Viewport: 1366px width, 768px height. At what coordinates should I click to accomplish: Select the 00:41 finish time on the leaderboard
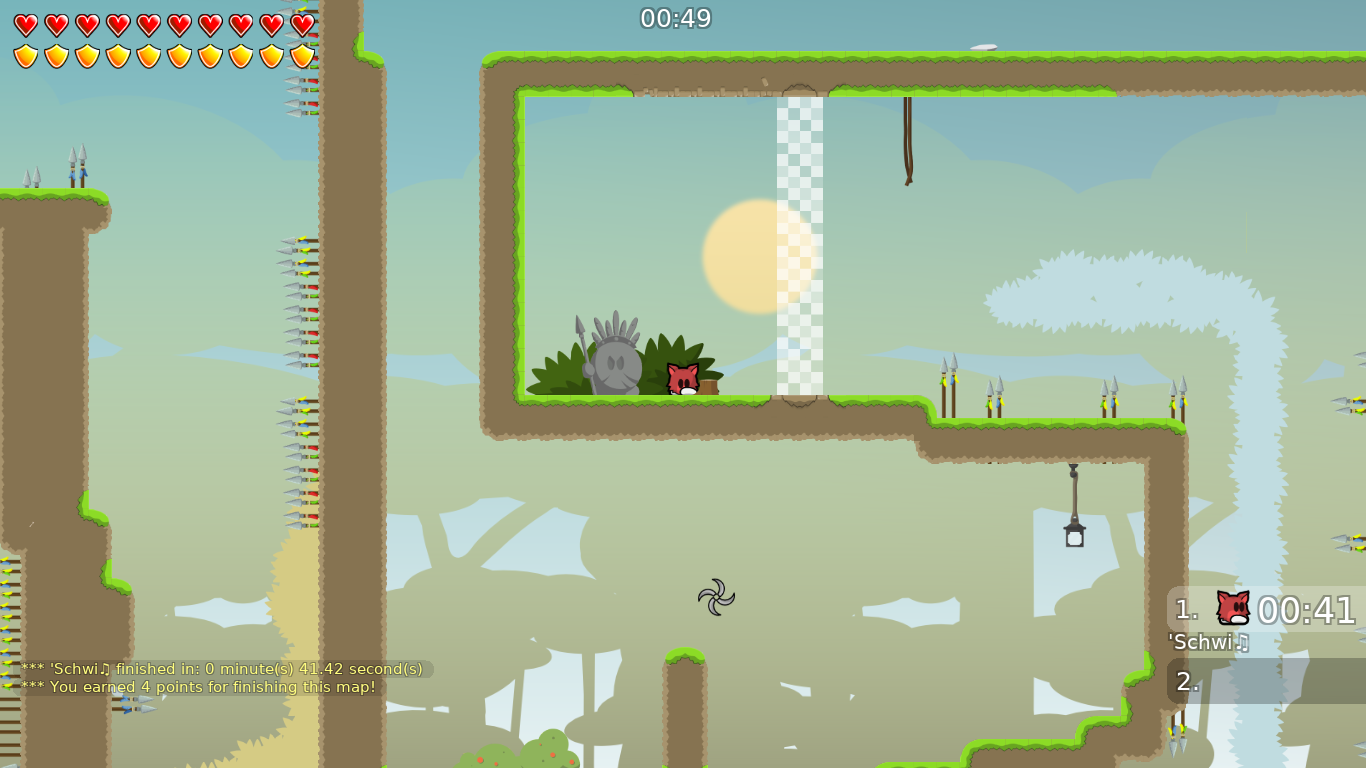(1308, 608)
